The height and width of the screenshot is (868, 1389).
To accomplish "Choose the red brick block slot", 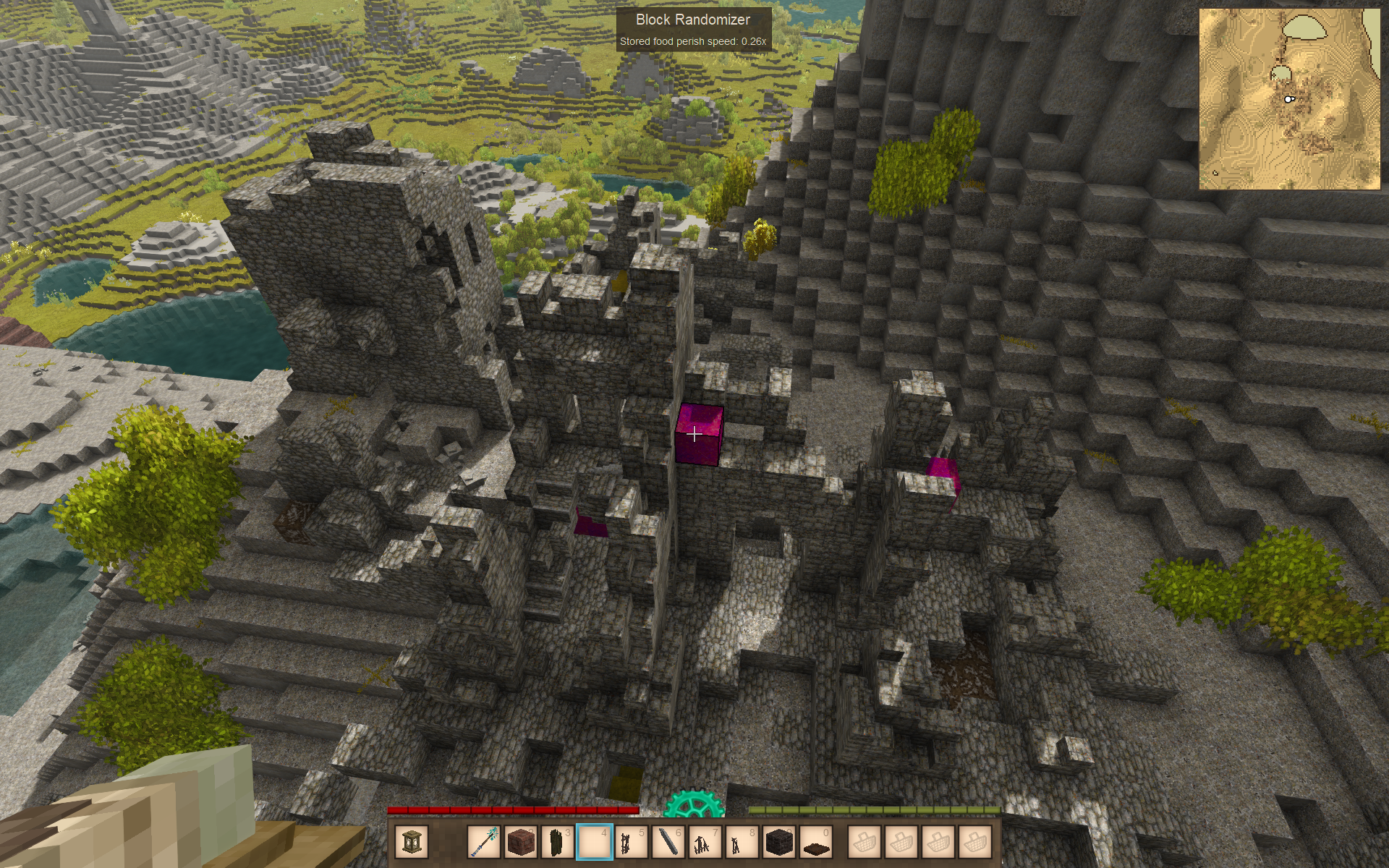I will 521,842.
